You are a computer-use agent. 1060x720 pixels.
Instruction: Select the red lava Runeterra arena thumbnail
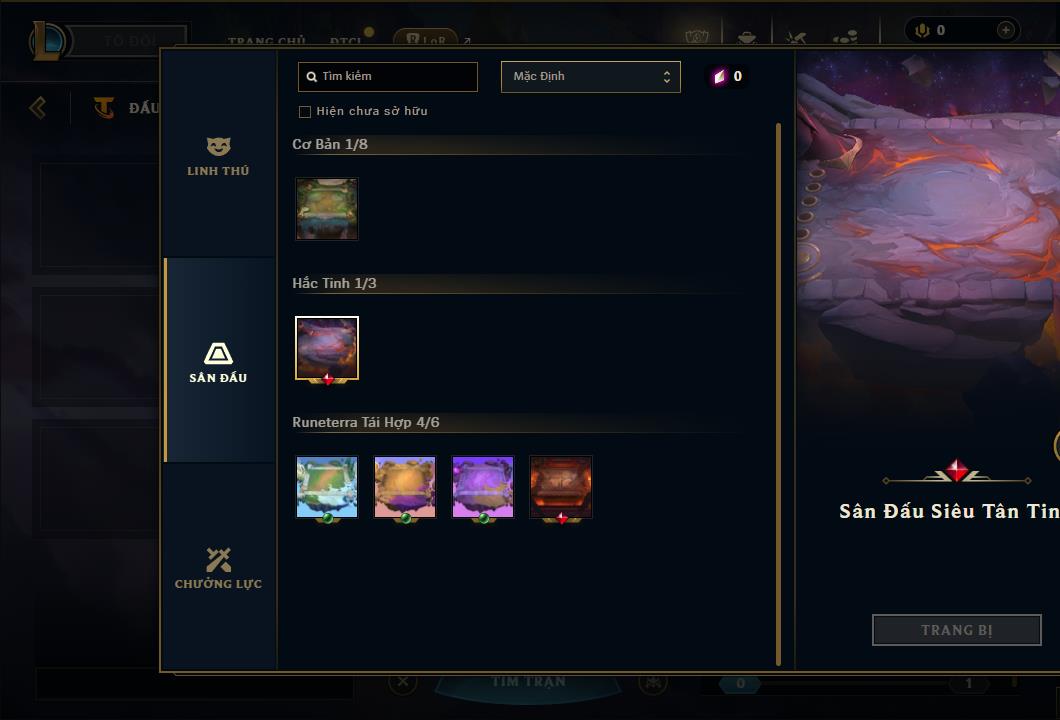tap(561, 487)
